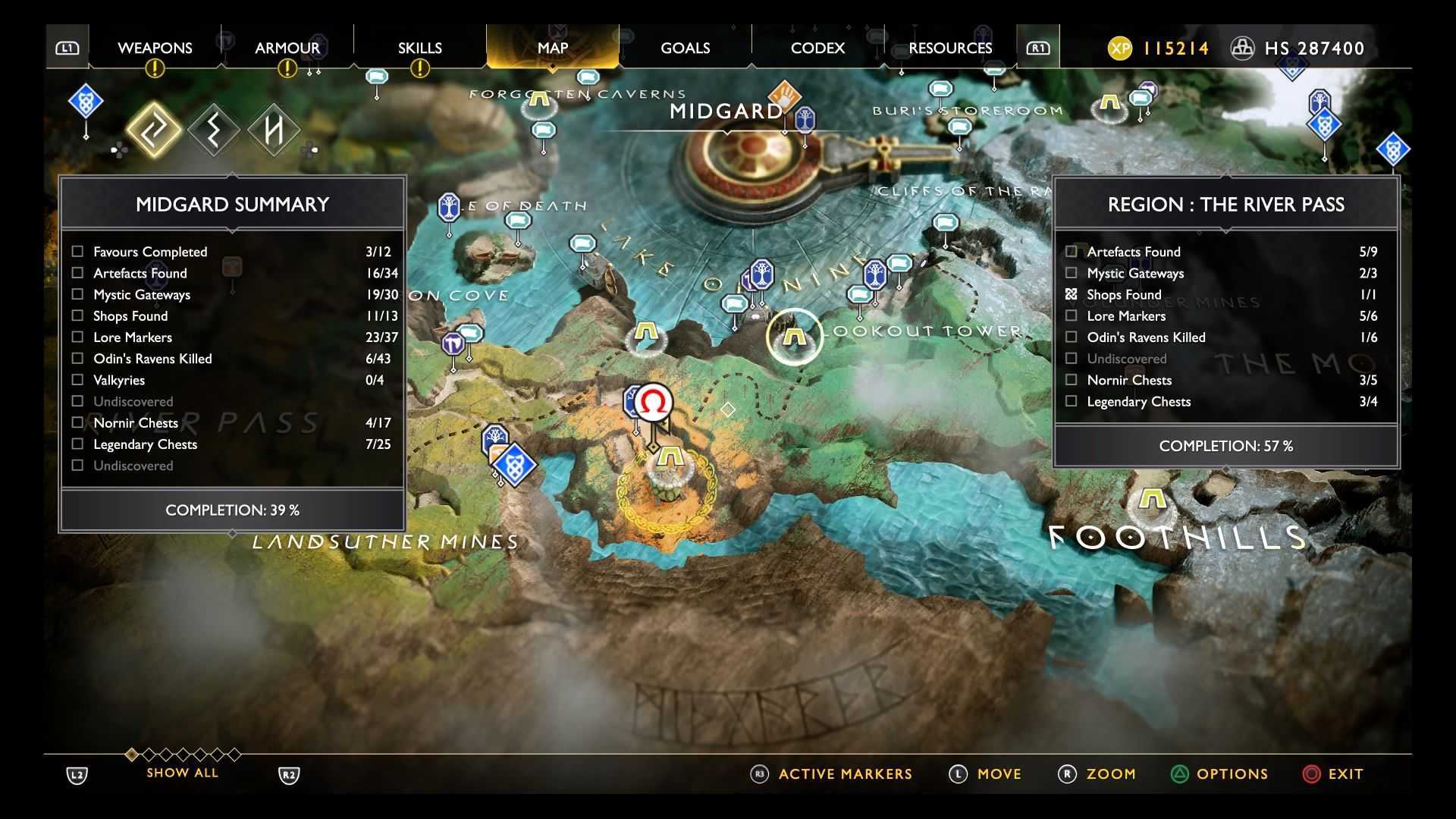
Task: Click the Show All marker filter
Action: [182, 773]
